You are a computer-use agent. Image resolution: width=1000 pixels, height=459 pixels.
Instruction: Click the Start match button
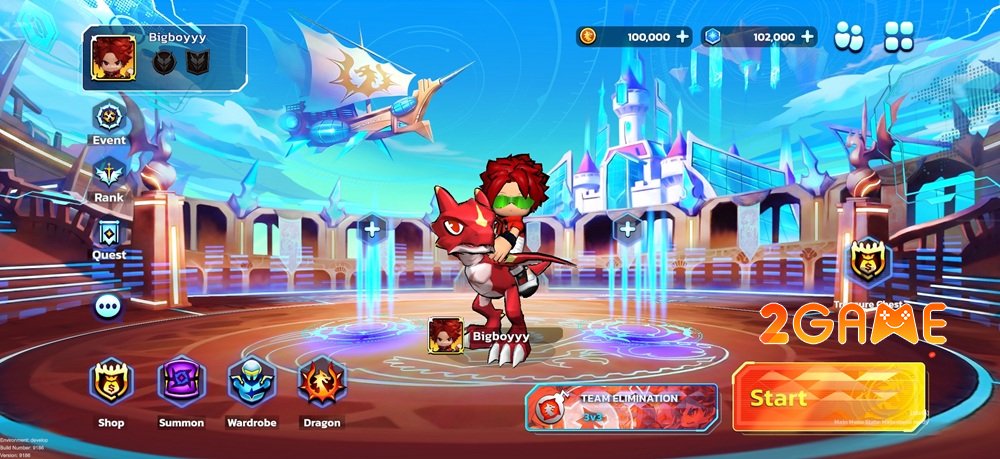(828, 397)
